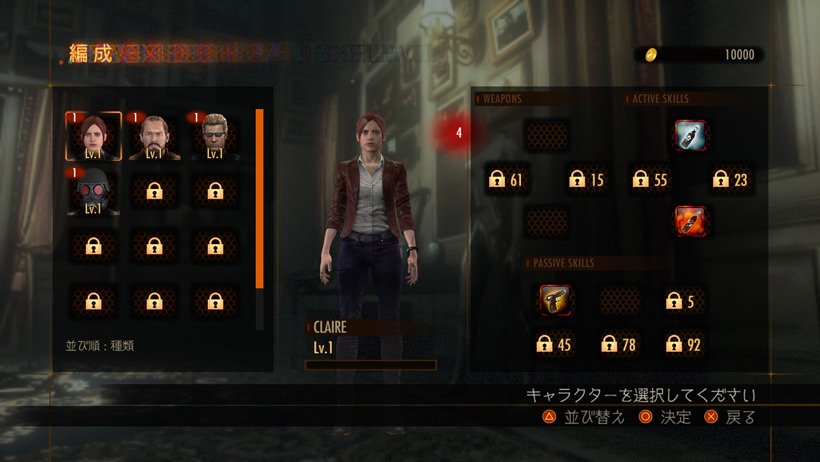Click the locked weapon slot marked 15
This screenshot has width=820, height=462.
pyautogui.click(x=587, y=180)
